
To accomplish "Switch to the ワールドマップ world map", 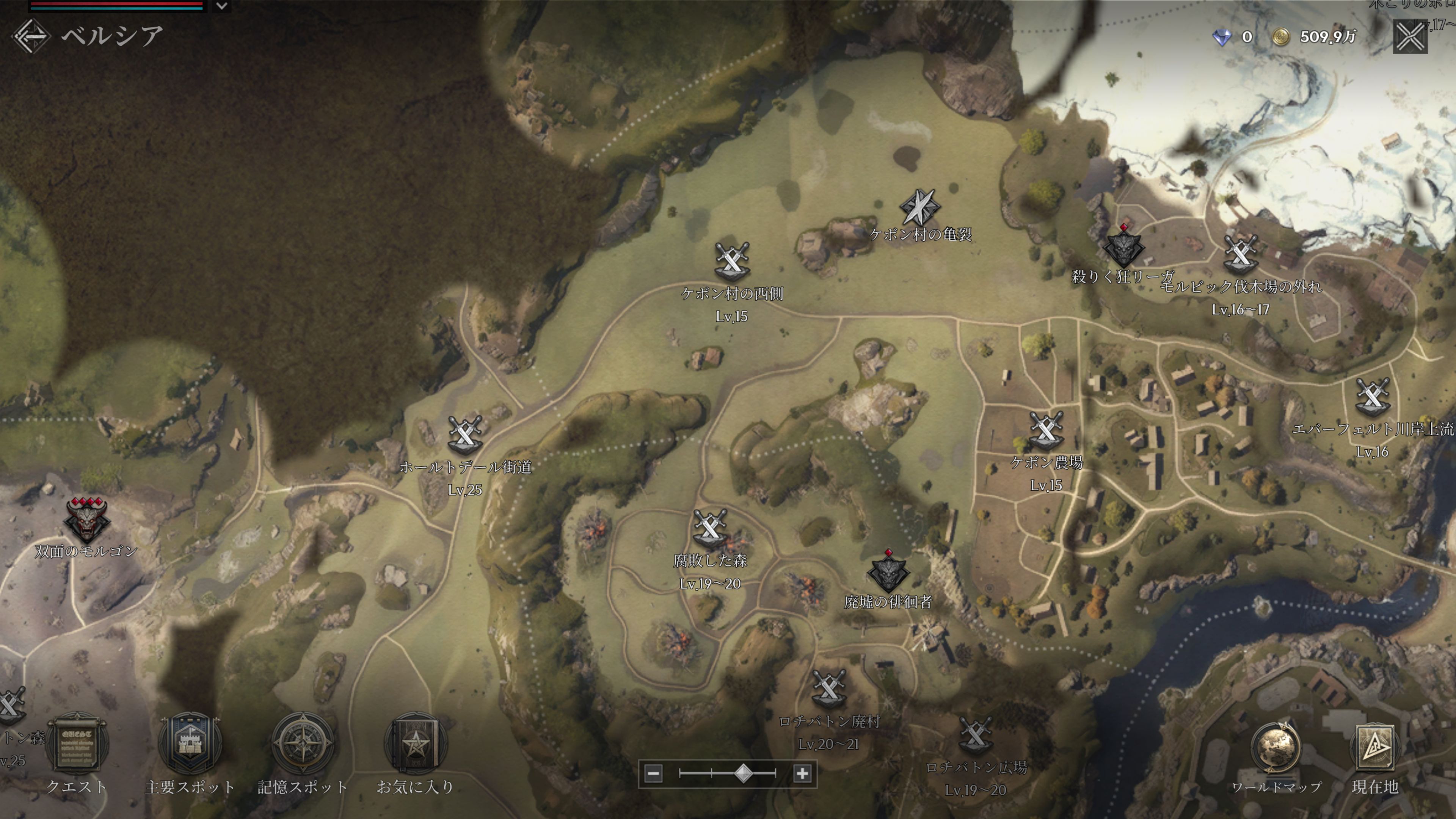I will [x=1276, y=749].
